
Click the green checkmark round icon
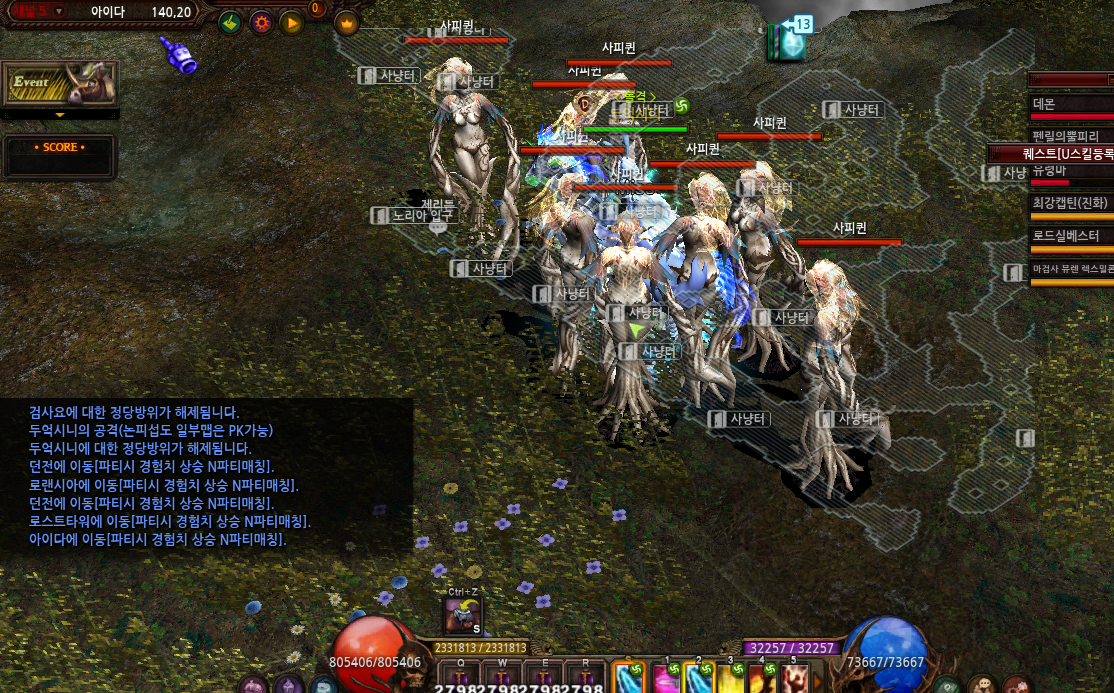[231, 22]
